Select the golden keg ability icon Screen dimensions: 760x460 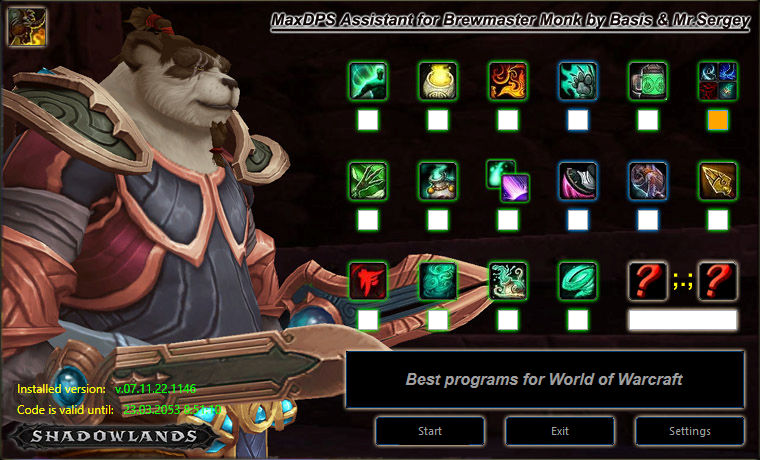[437, 81]
